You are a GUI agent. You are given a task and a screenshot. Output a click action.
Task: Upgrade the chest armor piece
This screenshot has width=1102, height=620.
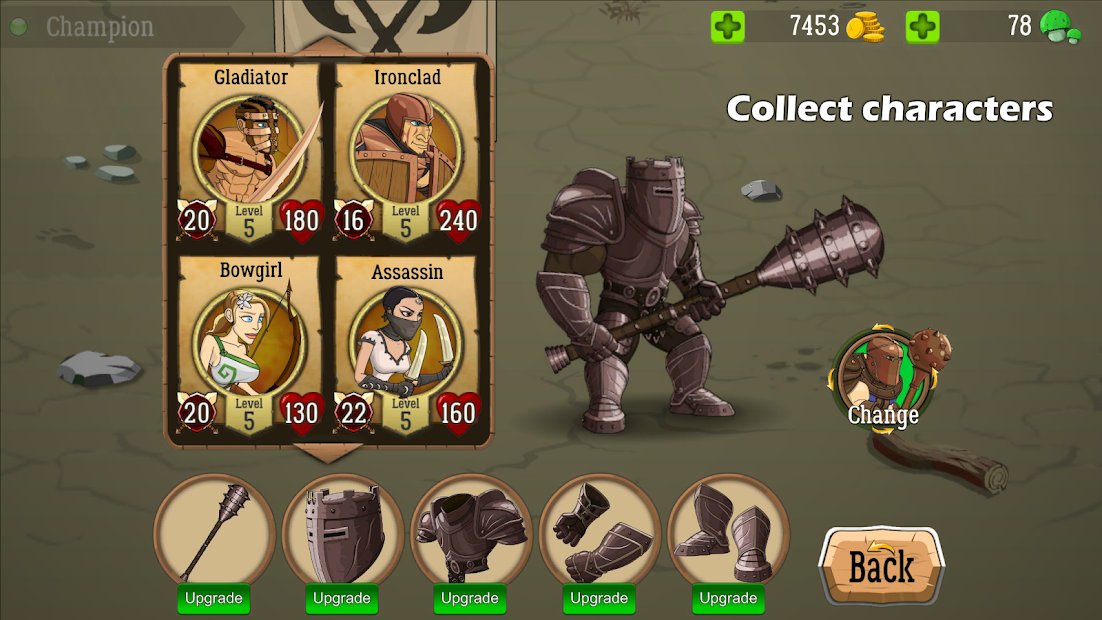470,599
